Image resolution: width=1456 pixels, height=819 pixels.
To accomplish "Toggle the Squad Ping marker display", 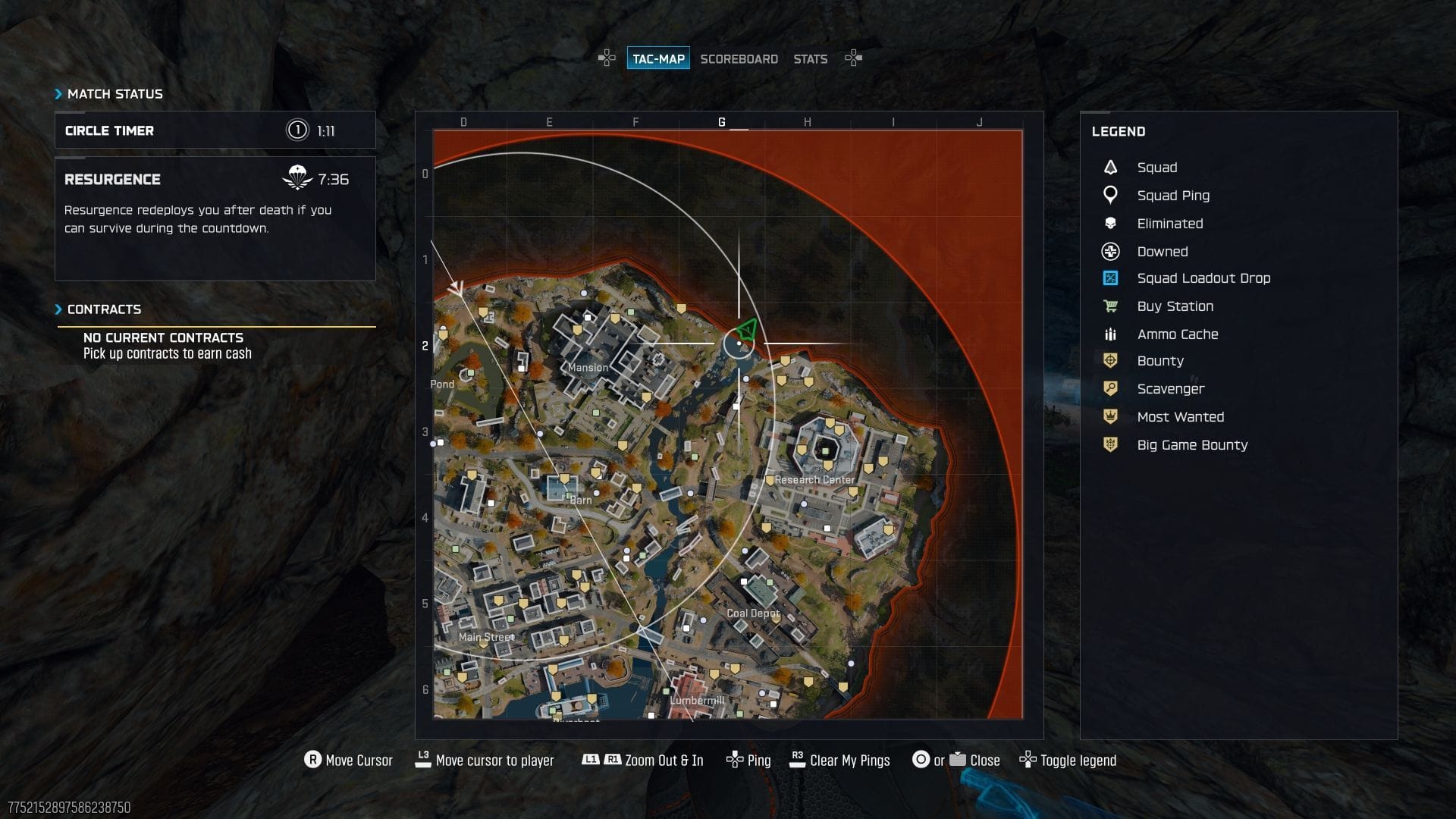I will (x=1109, y=195).
